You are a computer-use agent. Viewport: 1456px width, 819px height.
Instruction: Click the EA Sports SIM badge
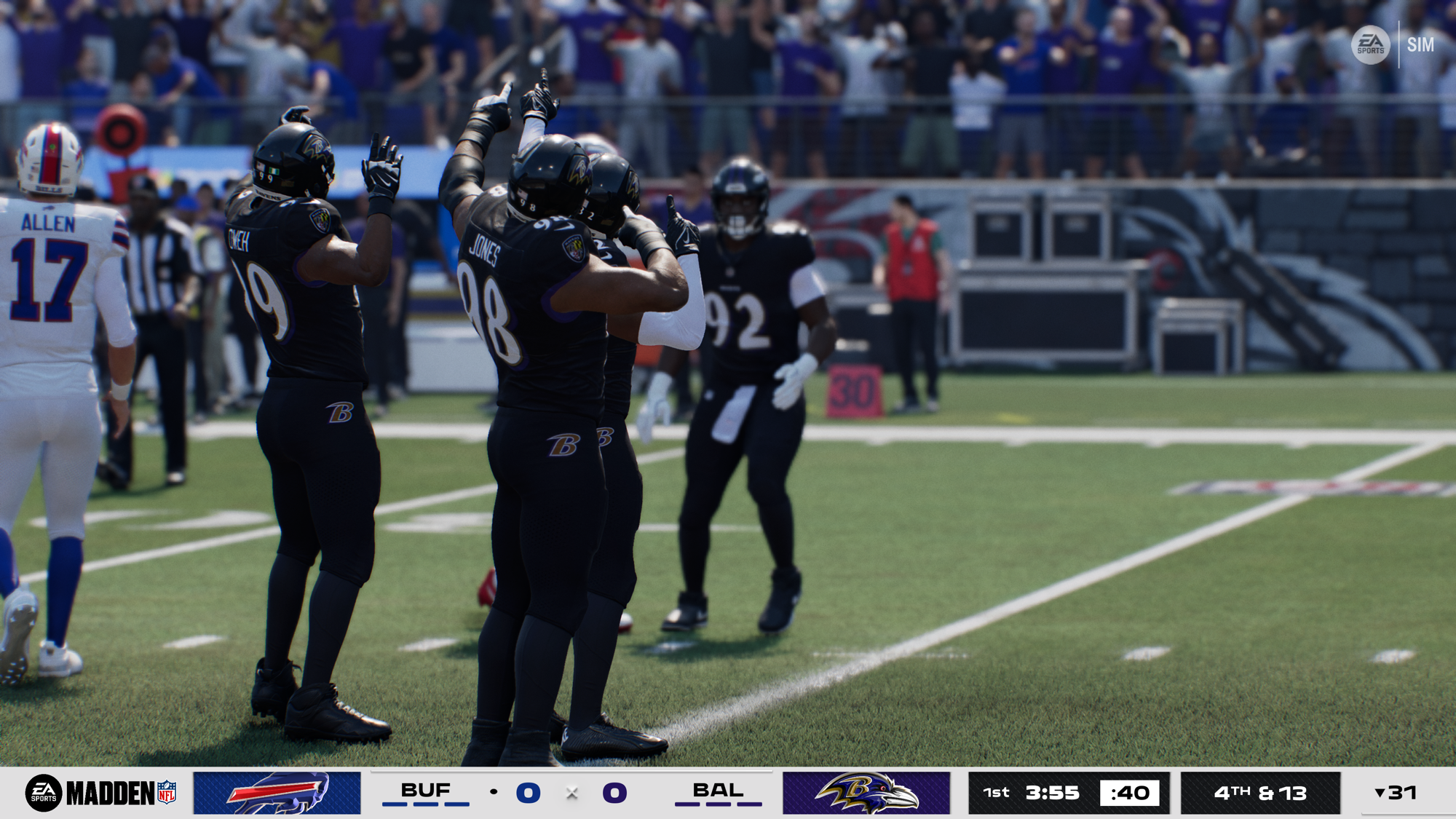tap(1393, 45)
